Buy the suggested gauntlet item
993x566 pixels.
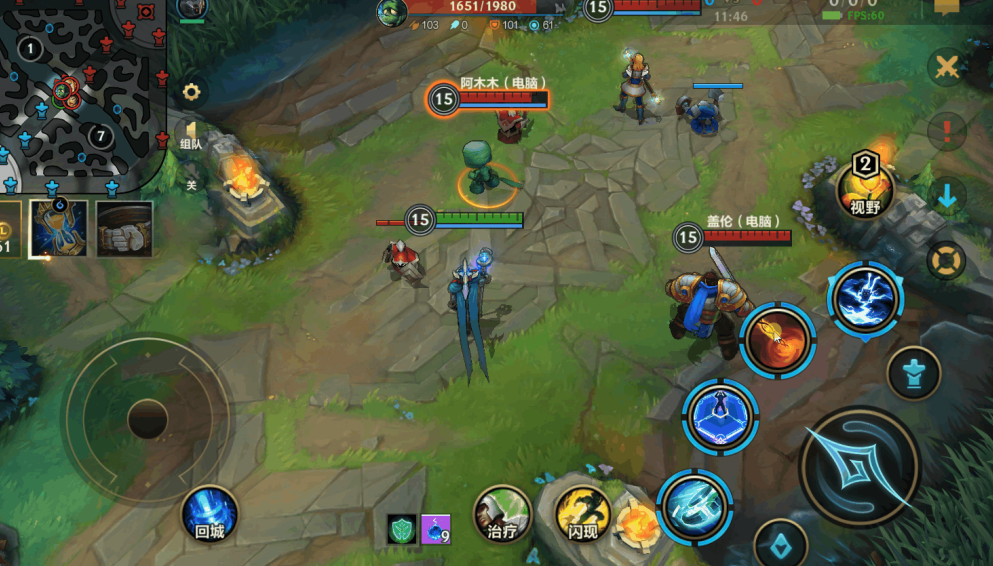pos(124,228)
